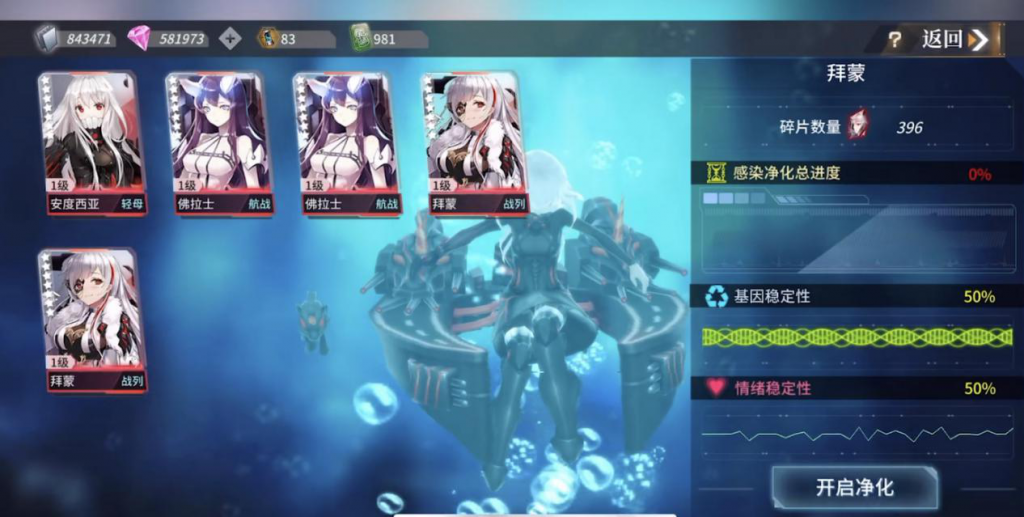The height and width of the screenshot is (517, 1024).
Task: Select the 安度西亚 light carrier card
Action: click(x=90, y=143)
